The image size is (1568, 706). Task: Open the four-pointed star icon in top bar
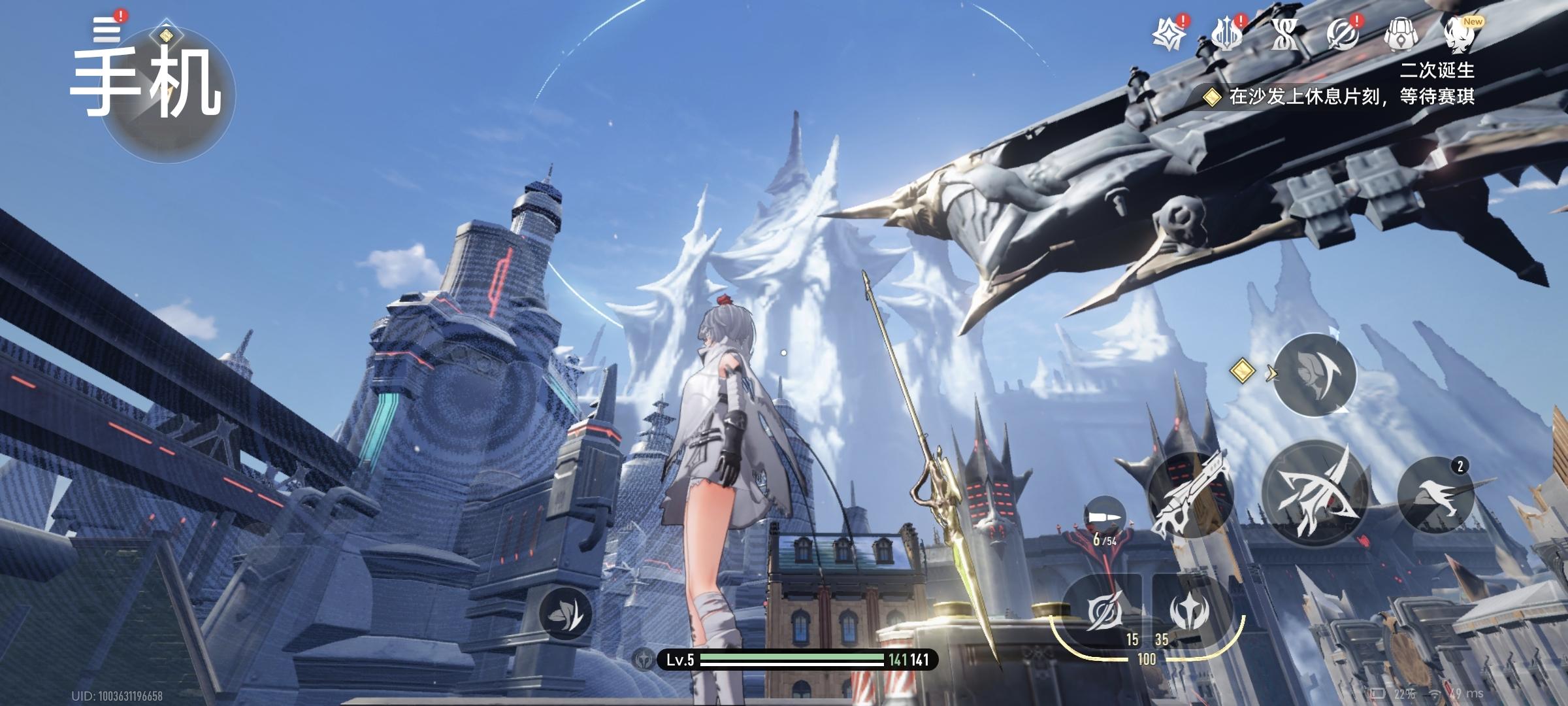point(1169,34)
